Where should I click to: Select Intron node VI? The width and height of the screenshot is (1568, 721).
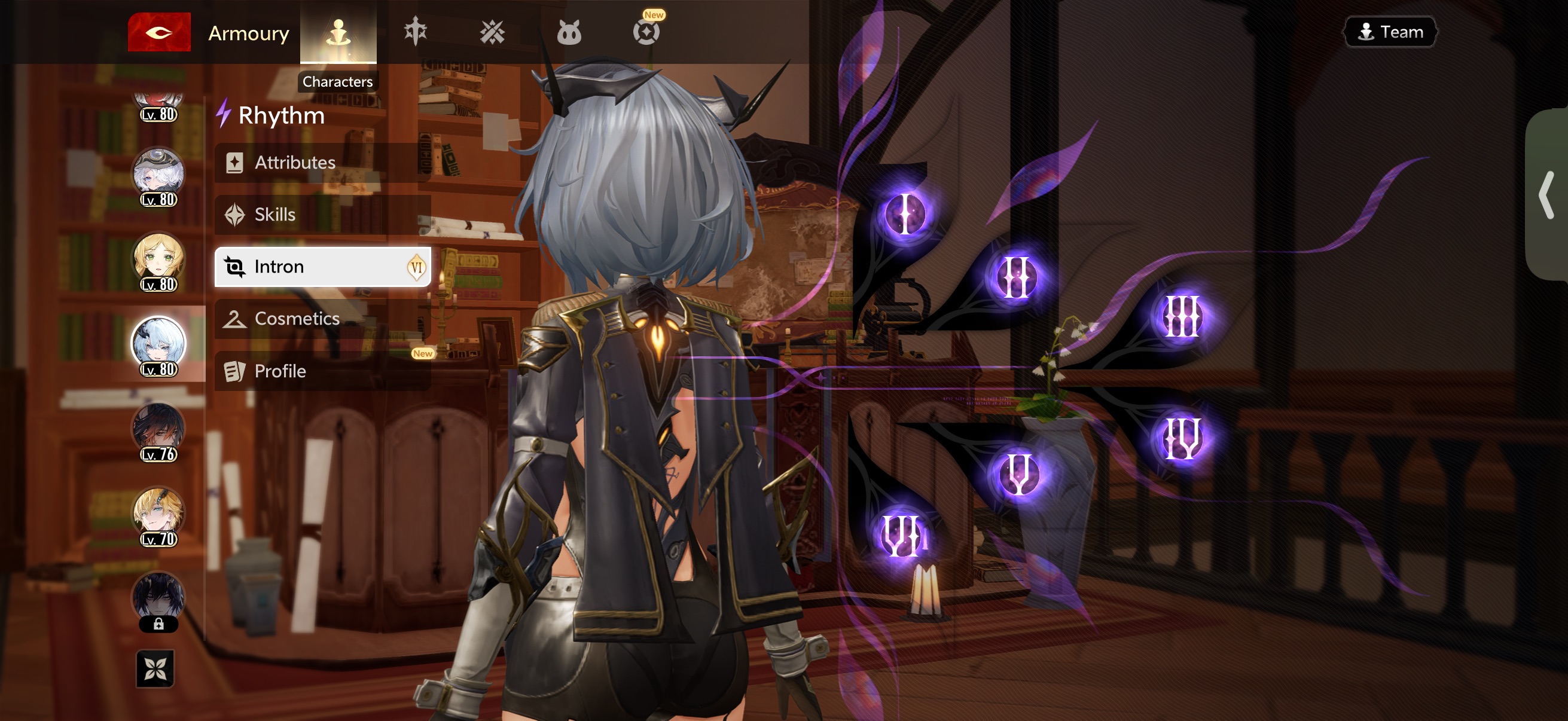click(901, 536)
